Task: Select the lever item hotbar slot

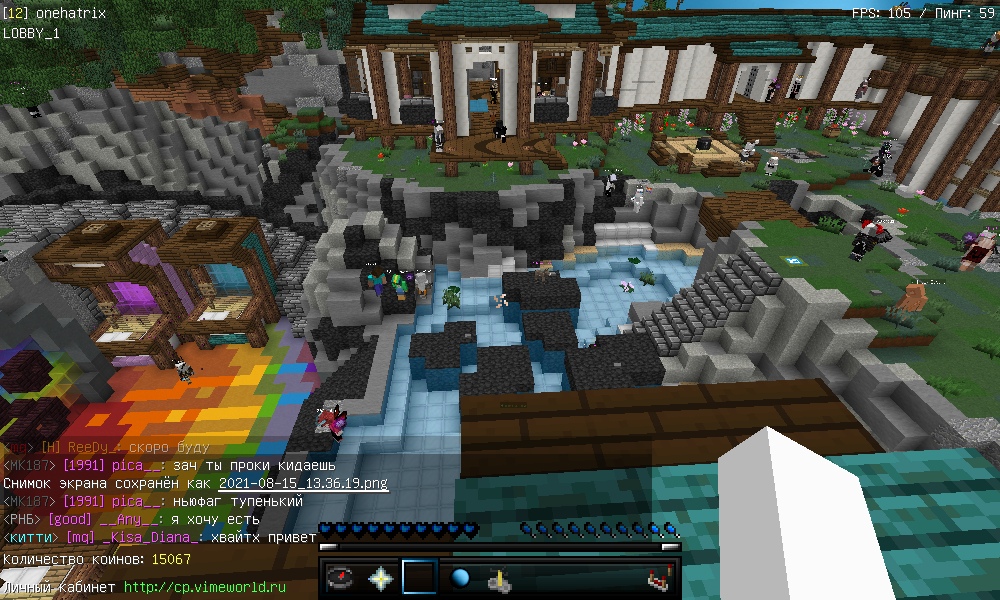Action: click(499, 578)
